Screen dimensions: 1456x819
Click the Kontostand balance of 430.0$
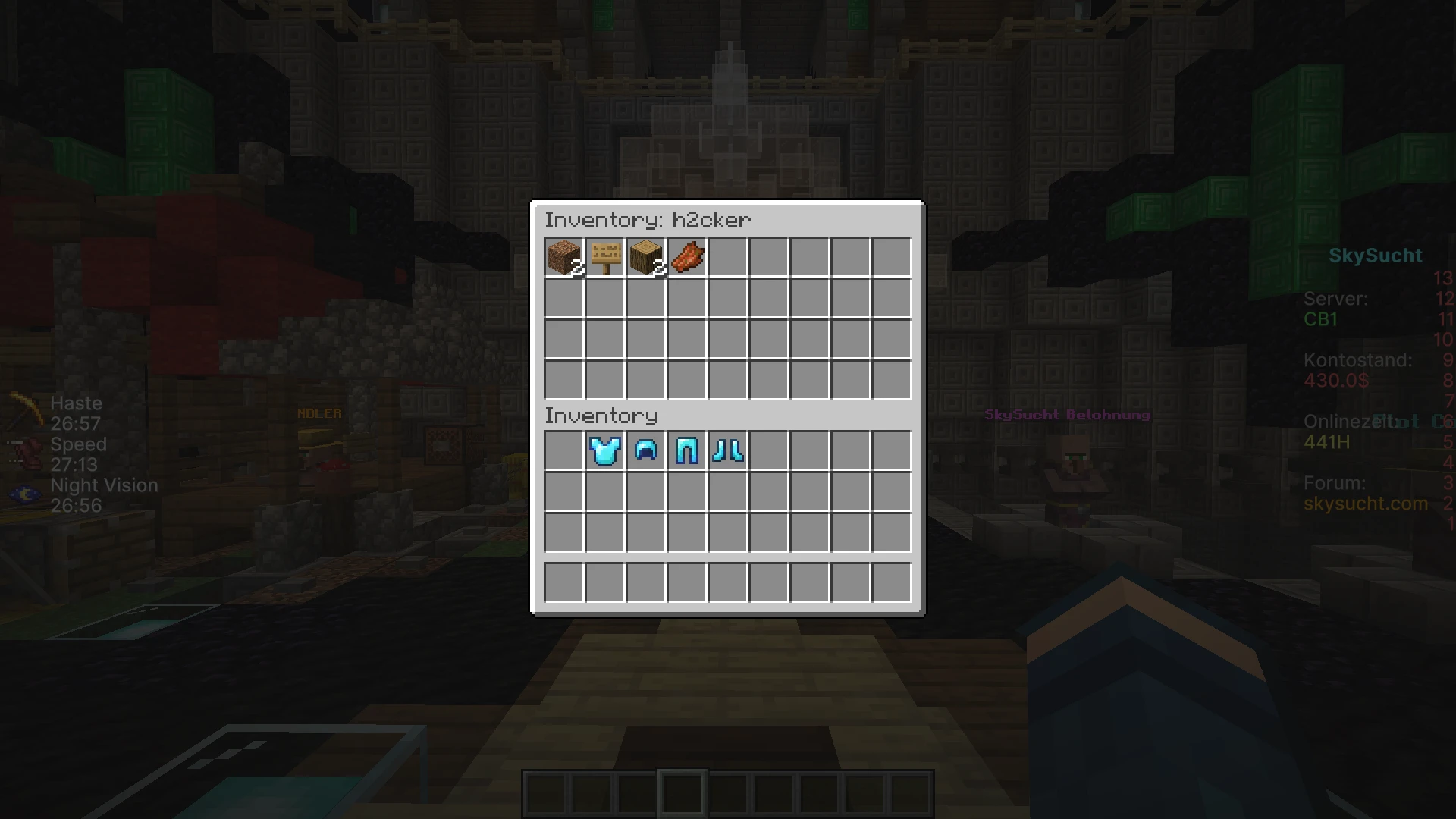tap(1337, 381)
